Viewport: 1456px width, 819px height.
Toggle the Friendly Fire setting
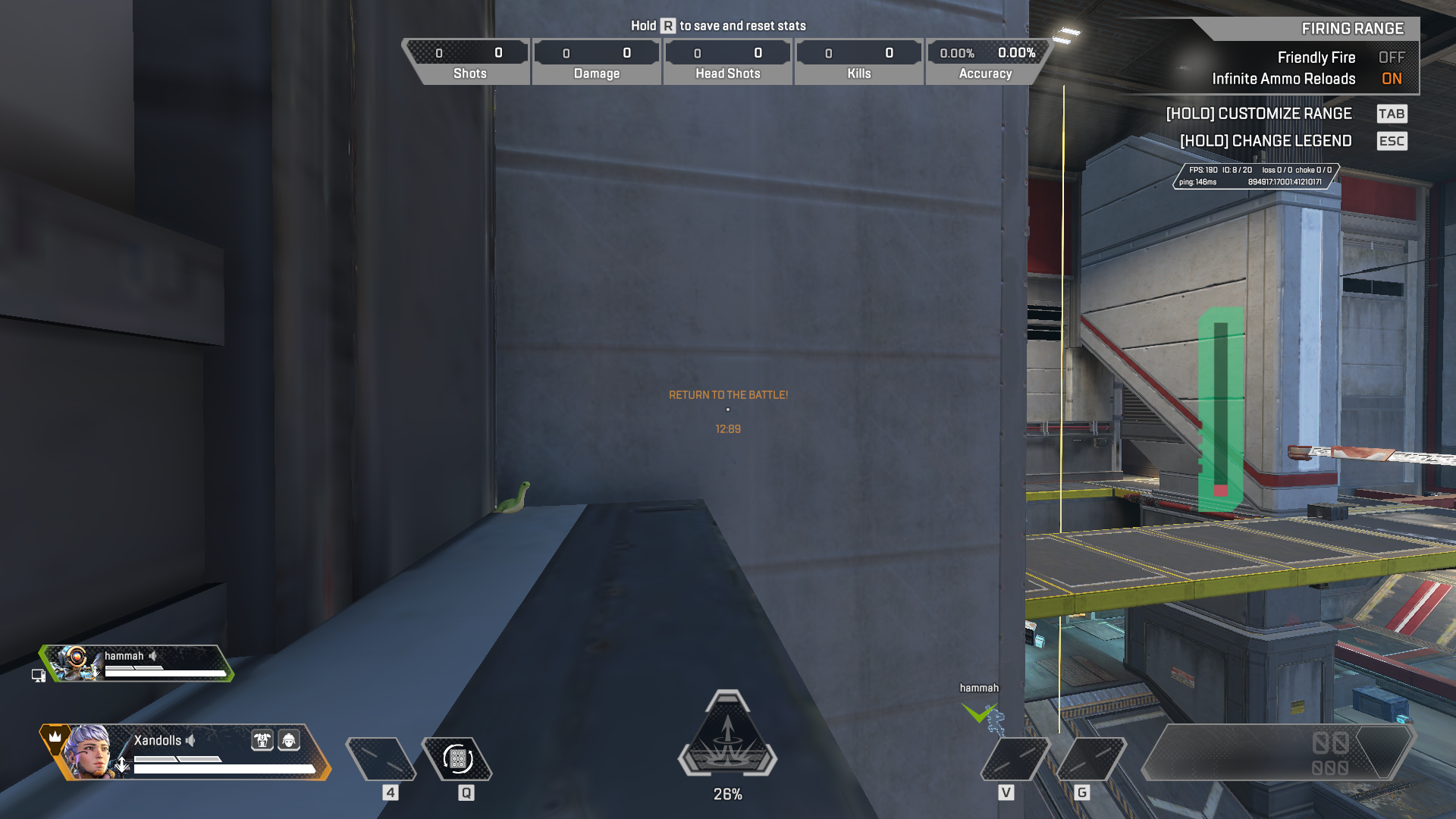point(1391,58)
